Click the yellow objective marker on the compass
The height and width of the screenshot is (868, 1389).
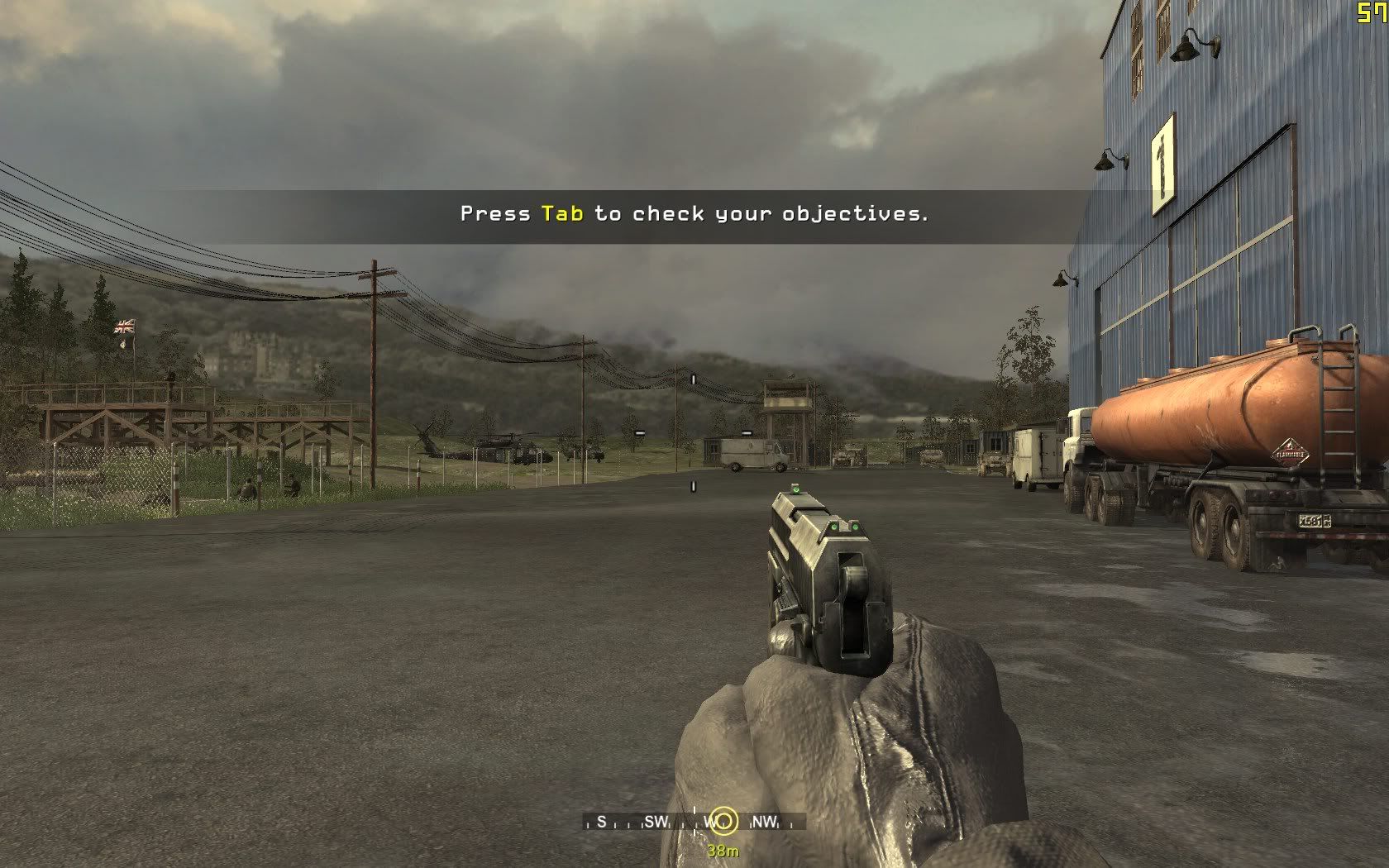point(723,821)
